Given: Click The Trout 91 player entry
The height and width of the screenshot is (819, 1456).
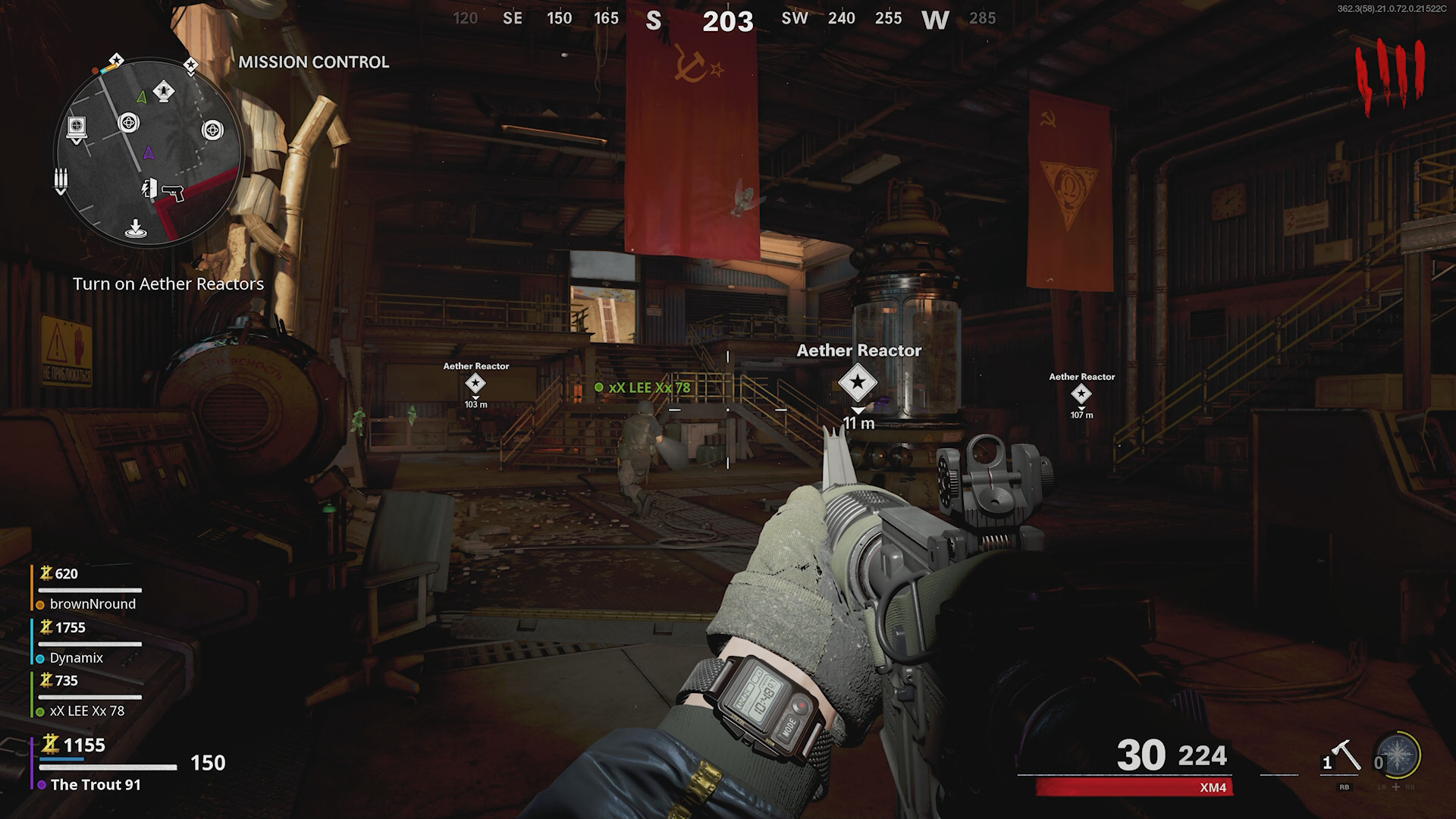Looking at the screenshot, I should [x=96, y=784].
